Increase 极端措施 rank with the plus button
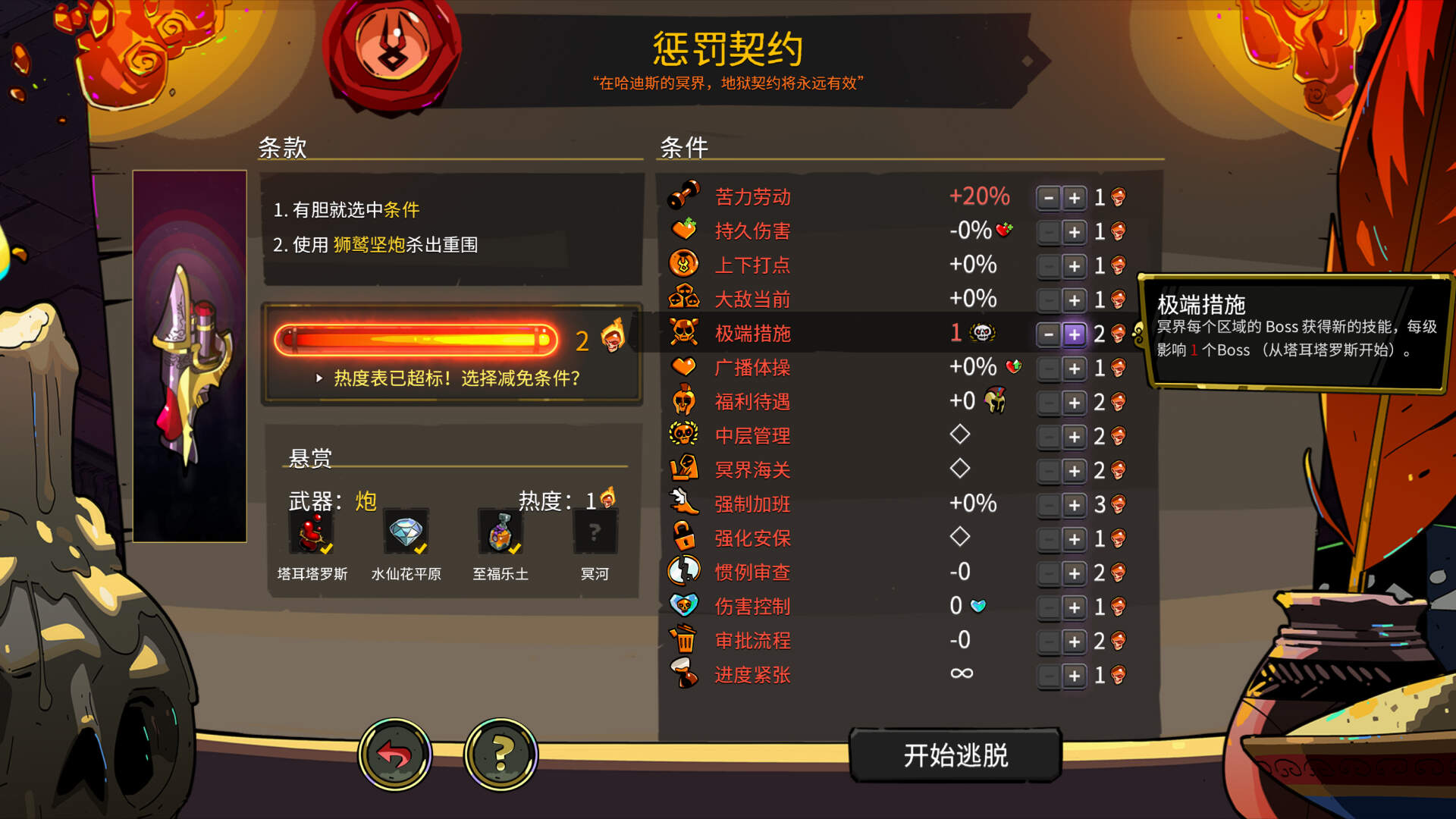The image size is (1456, 819). pos(1075,334)
